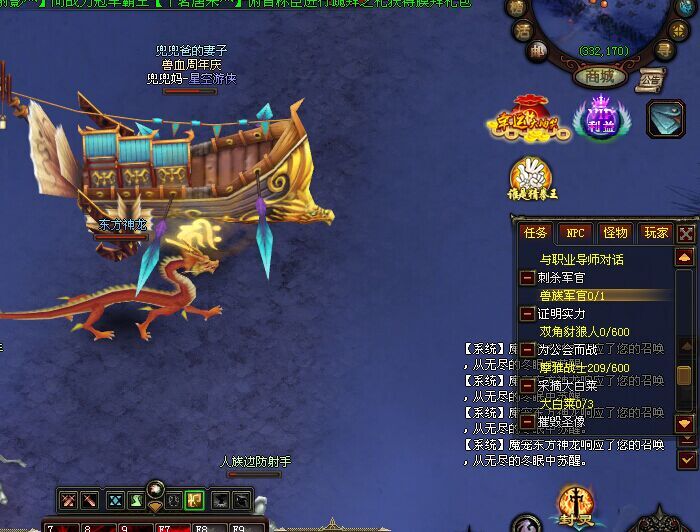This screenshot has width=700, height=532.
Task: Switch to the 任务 quest tab
Action: [x=536, y=232]
